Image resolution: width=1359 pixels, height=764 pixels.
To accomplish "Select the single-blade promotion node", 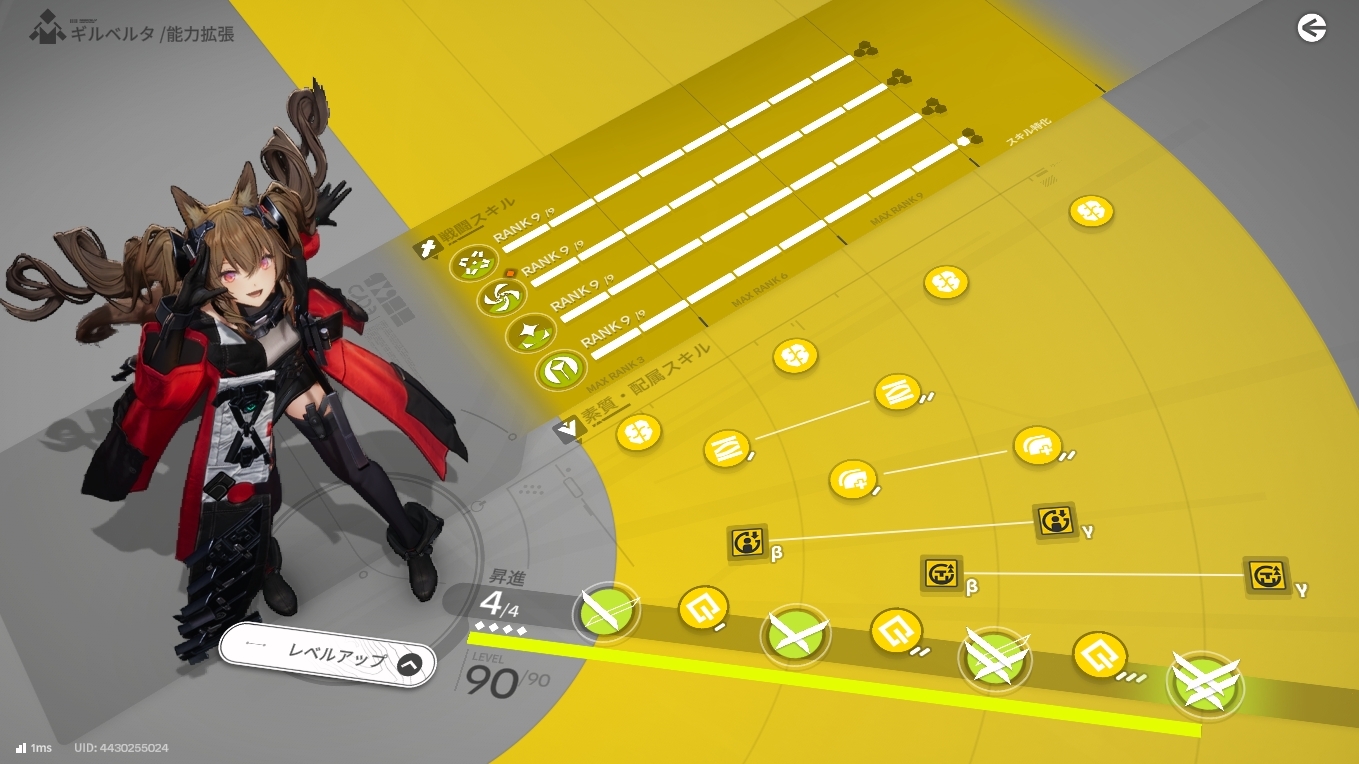I will [607, 611].
